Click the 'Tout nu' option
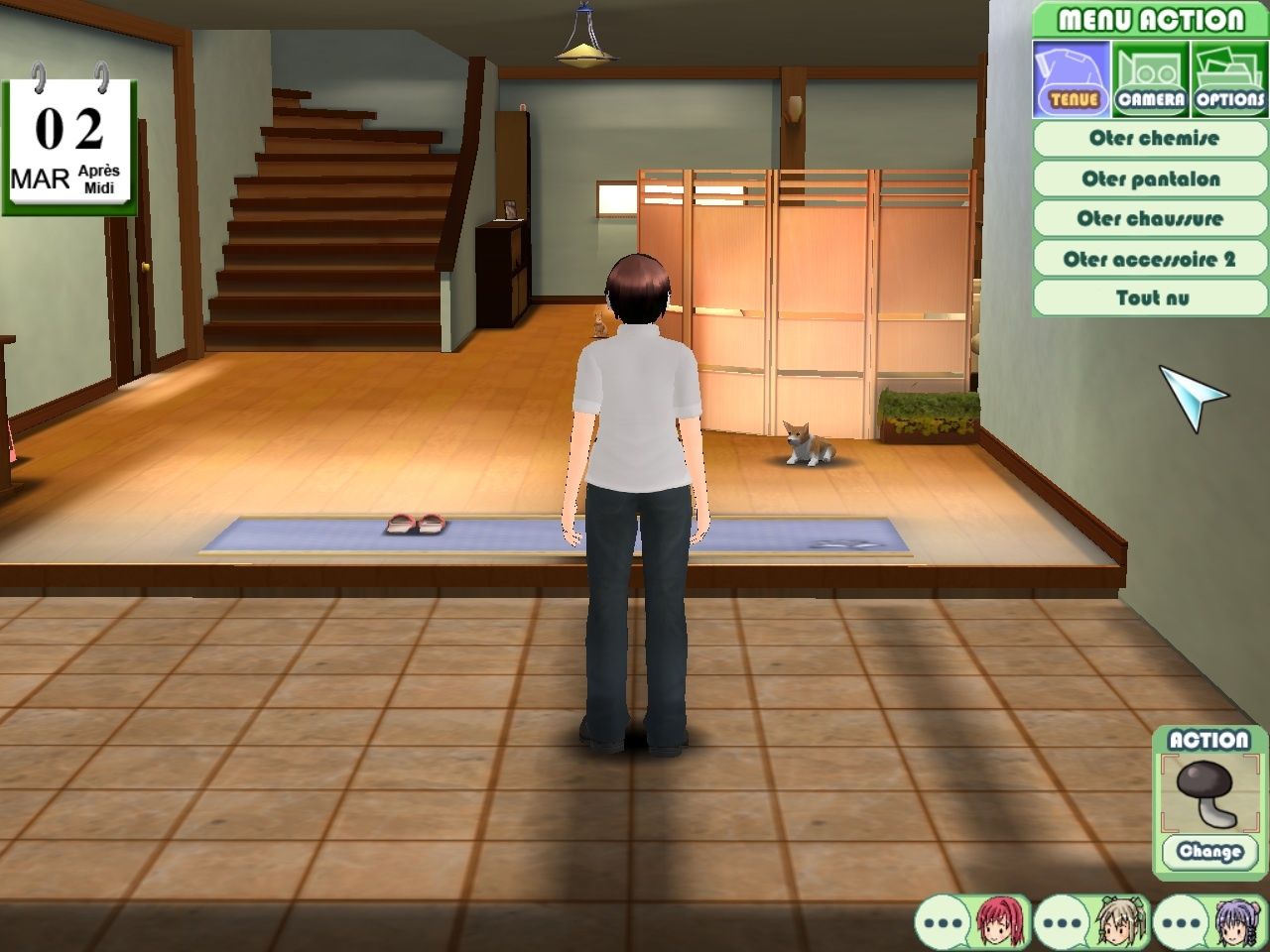 (x=1149, y=297)
